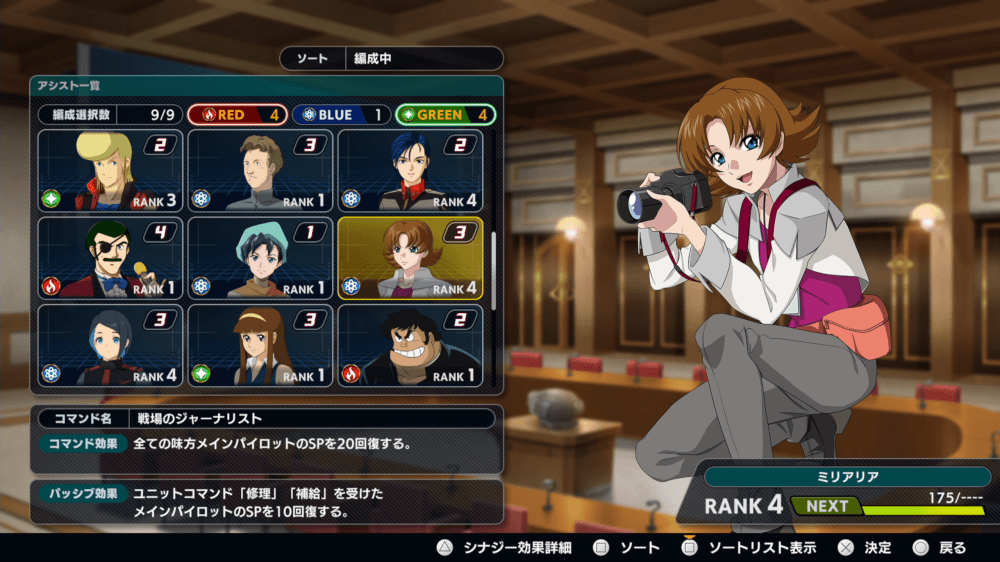Select the highlighted Miriallia assist card
The image size is (1000, 562).
(x=410, y=258)
